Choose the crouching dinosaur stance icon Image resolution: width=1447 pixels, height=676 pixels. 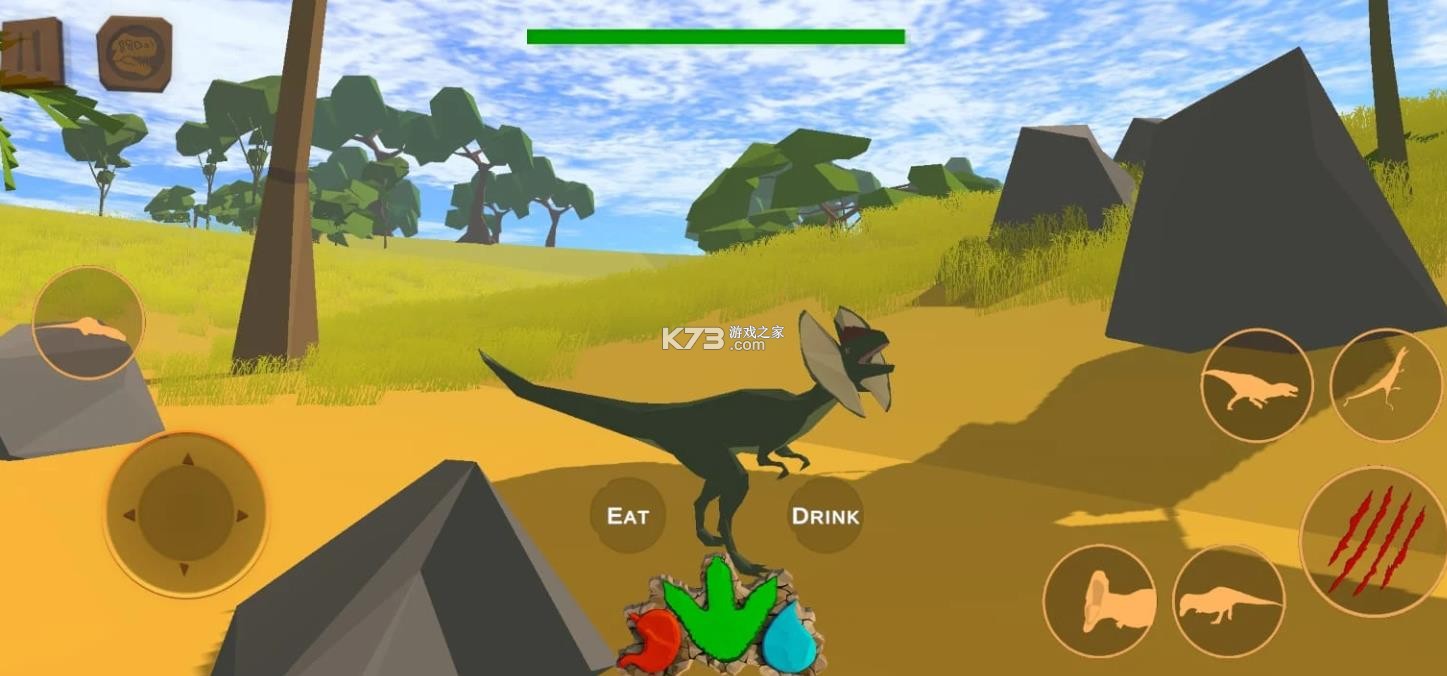tap(1228, 602)
